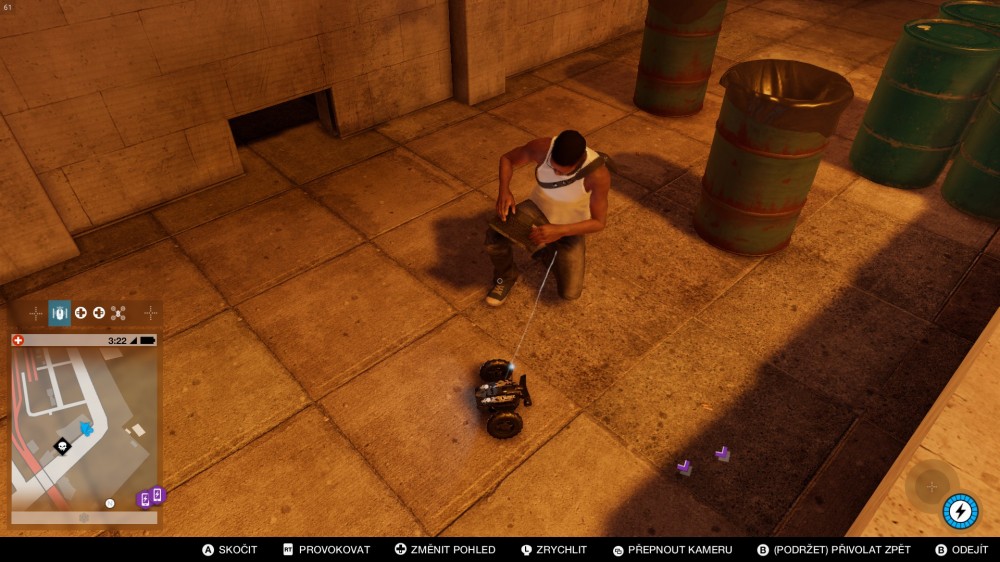This screenshot has width=1000, height=562.
Task: Click the red cross icon above minimap
Action: click(18, 340)
